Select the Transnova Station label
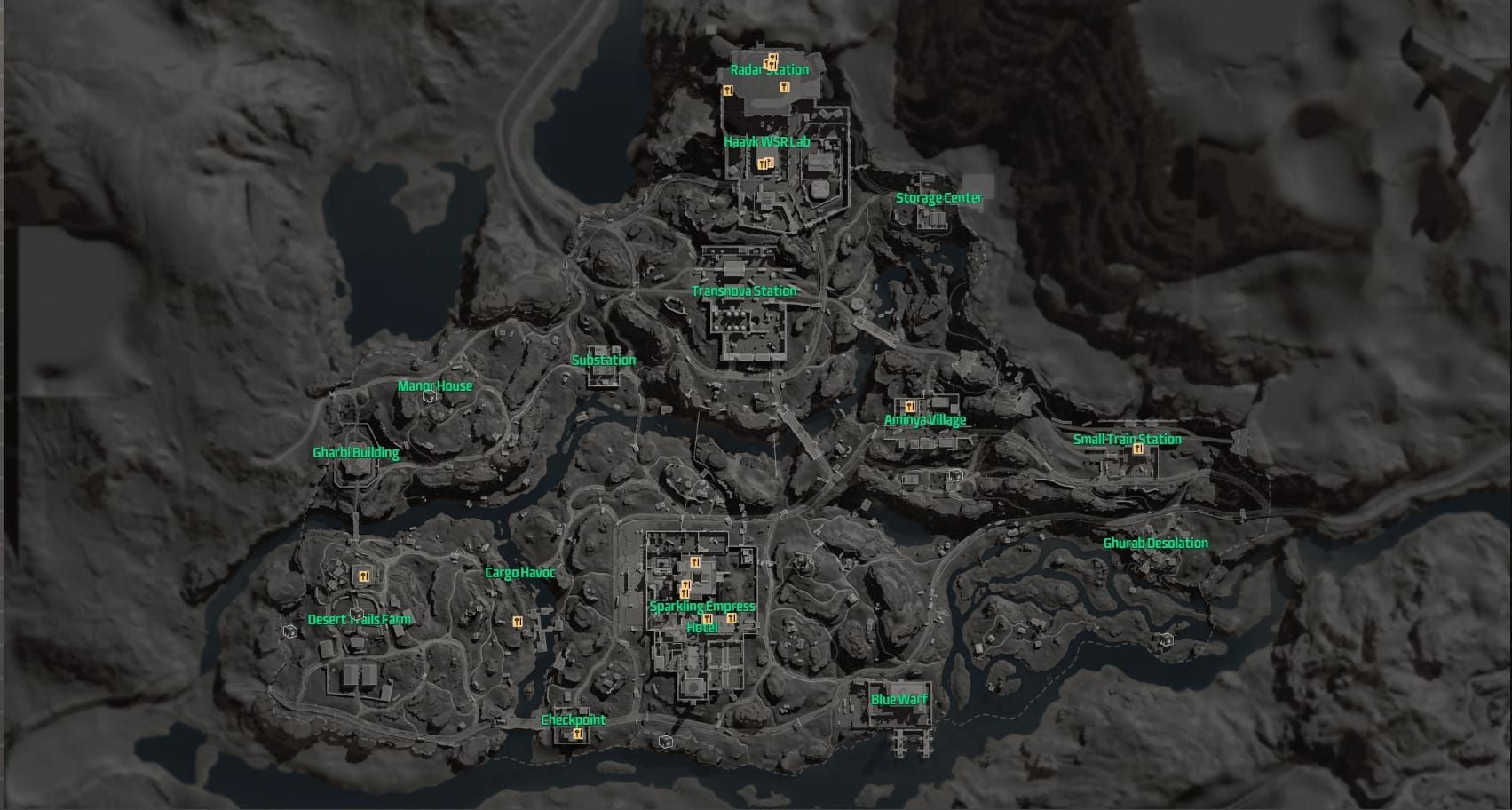 (x=744, y=290)
